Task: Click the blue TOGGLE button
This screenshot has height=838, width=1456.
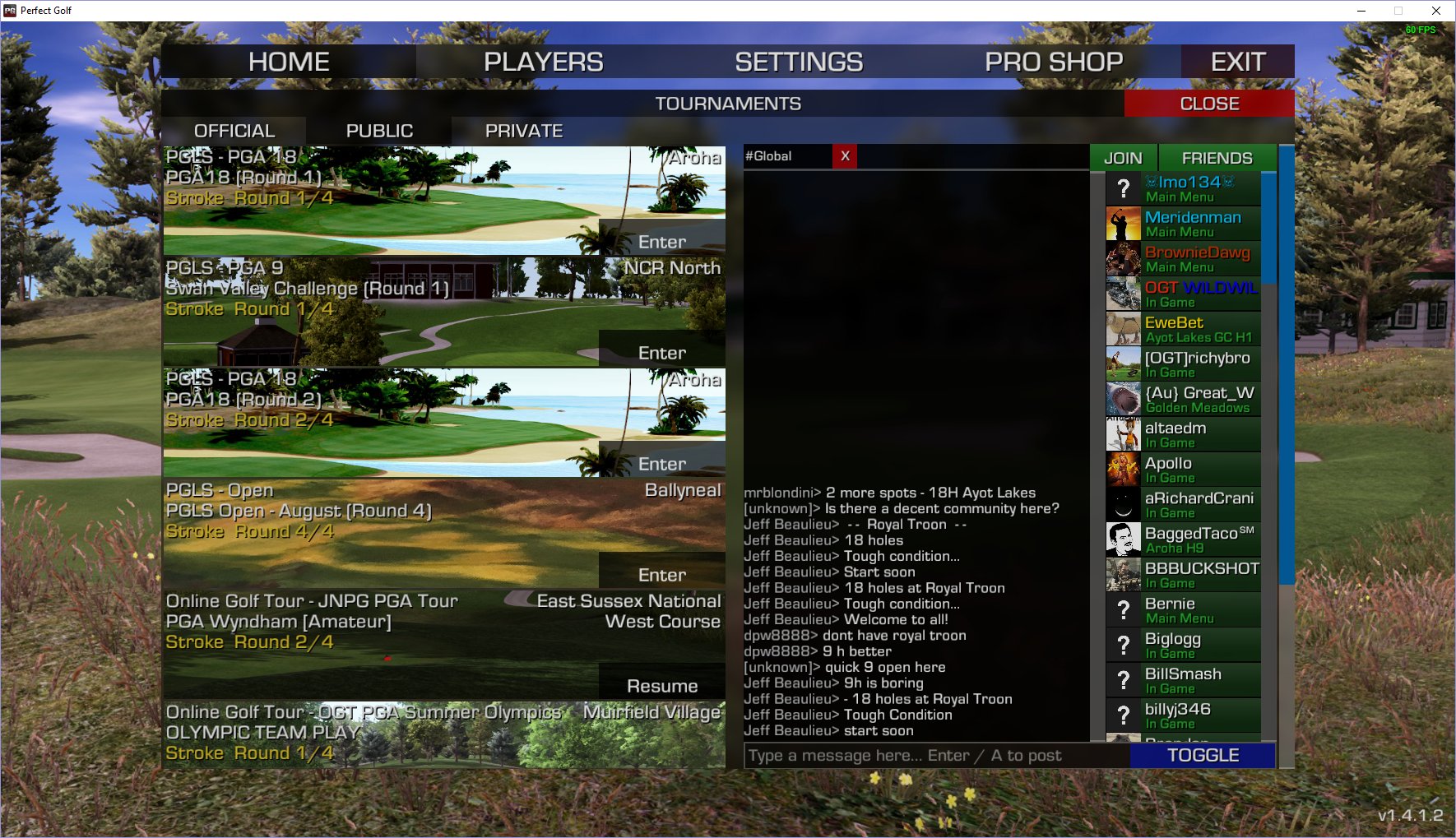Action: (1203, 756)
